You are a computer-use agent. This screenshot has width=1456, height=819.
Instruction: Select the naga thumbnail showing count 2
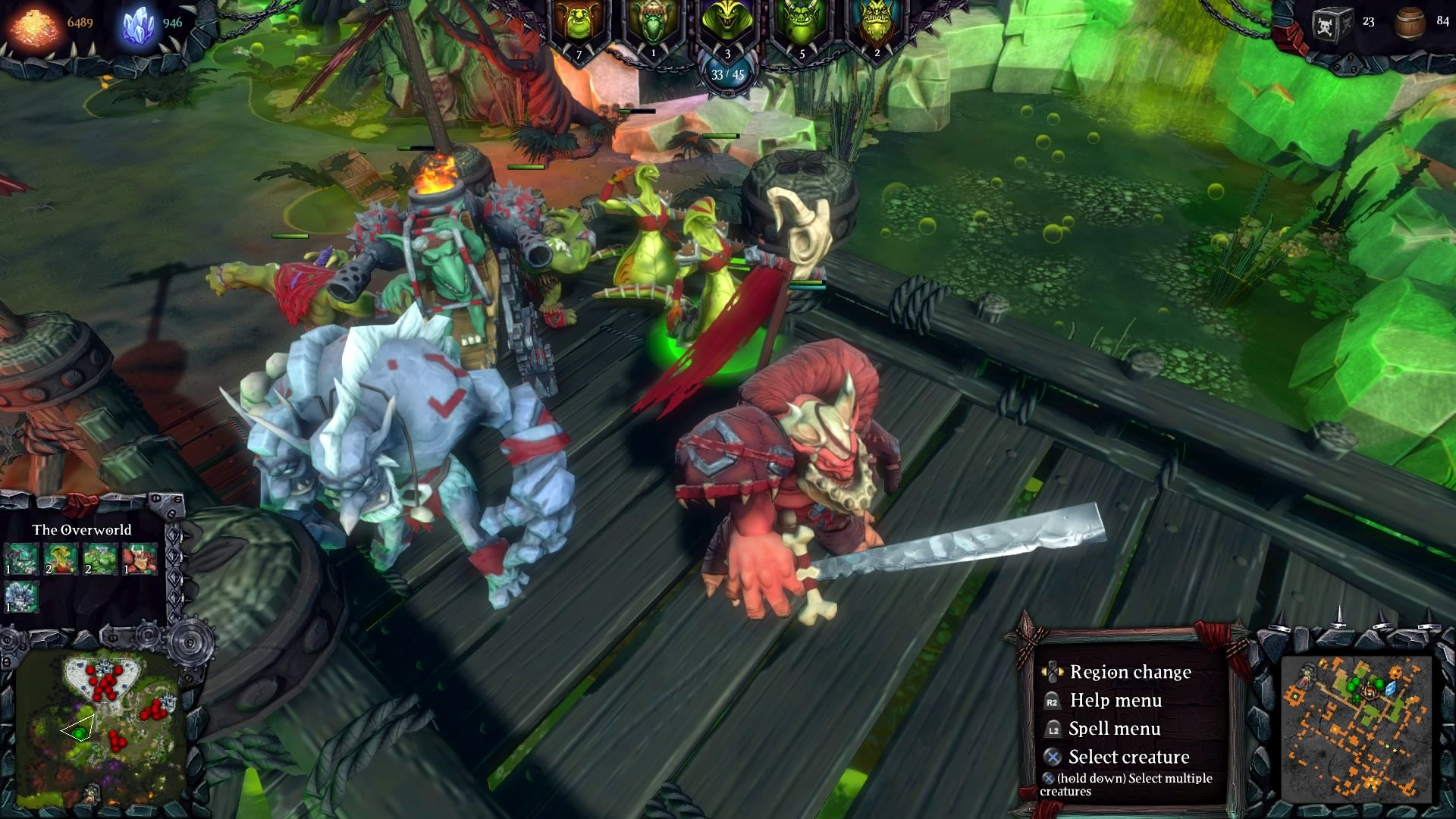(x=61, y=559)
